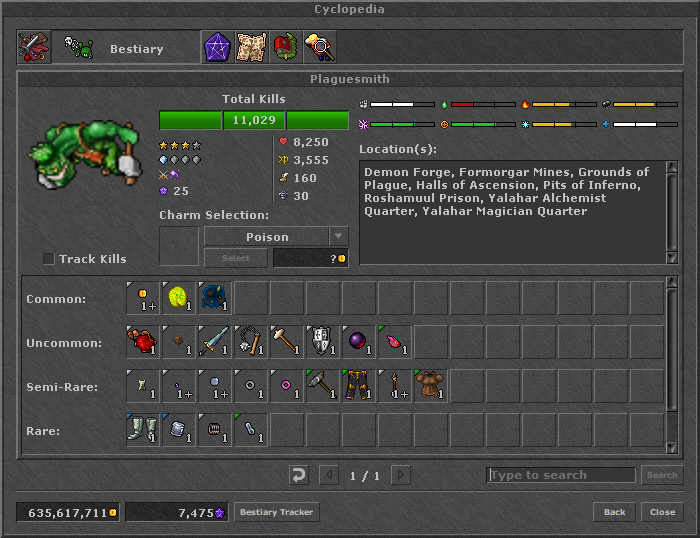Select the parchment map tab
700x538 pixels.
coord(251,48)
